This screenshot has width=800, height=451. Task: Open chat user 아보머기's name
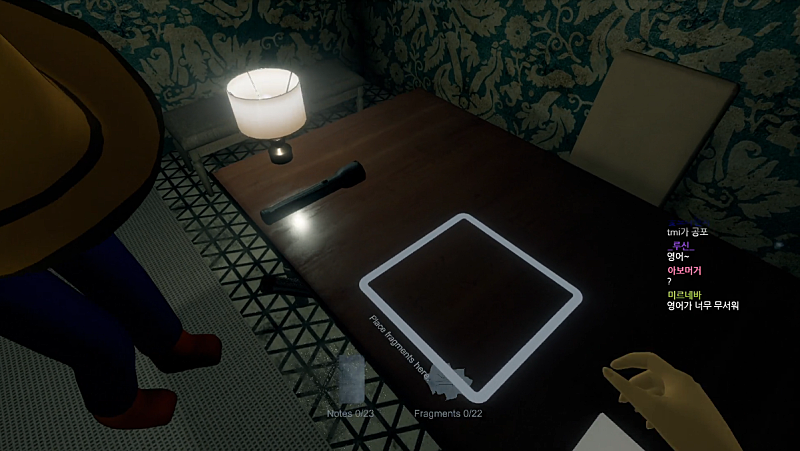pos(684,270)
